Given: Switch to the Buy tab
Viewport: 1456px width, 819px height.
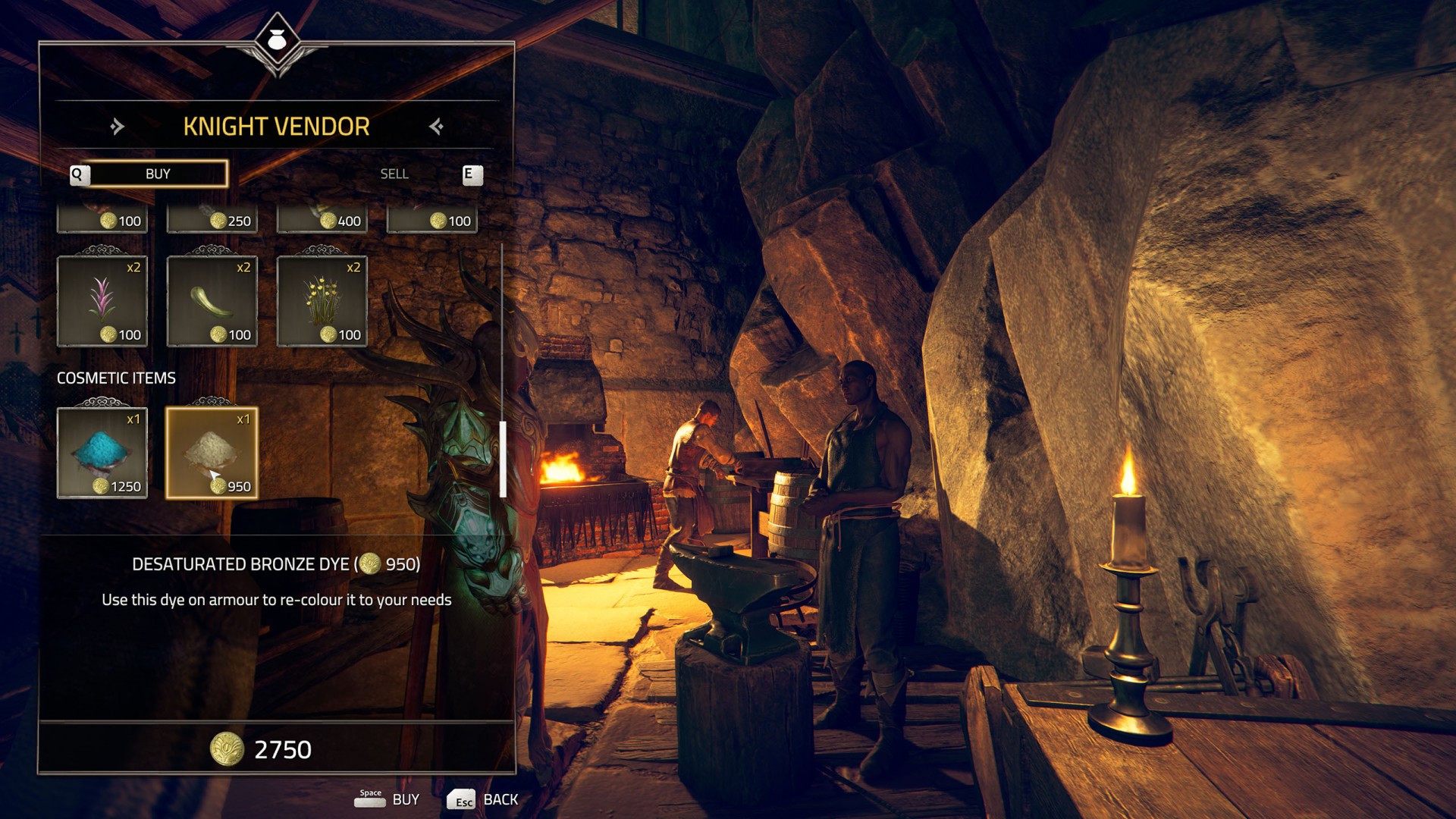Looking at the screenshot, I should 158,174.
